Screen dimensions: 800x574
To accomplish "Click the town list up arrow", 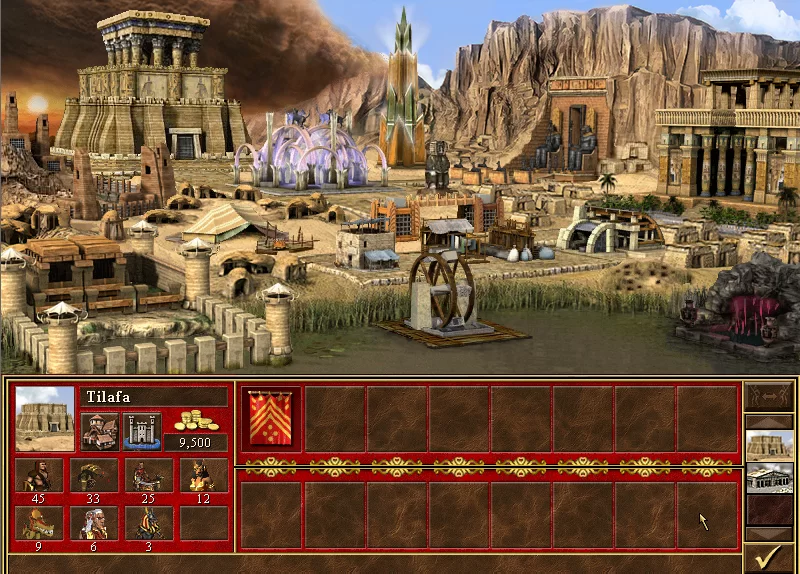I will pyautogui.click(x=770, y=419).
